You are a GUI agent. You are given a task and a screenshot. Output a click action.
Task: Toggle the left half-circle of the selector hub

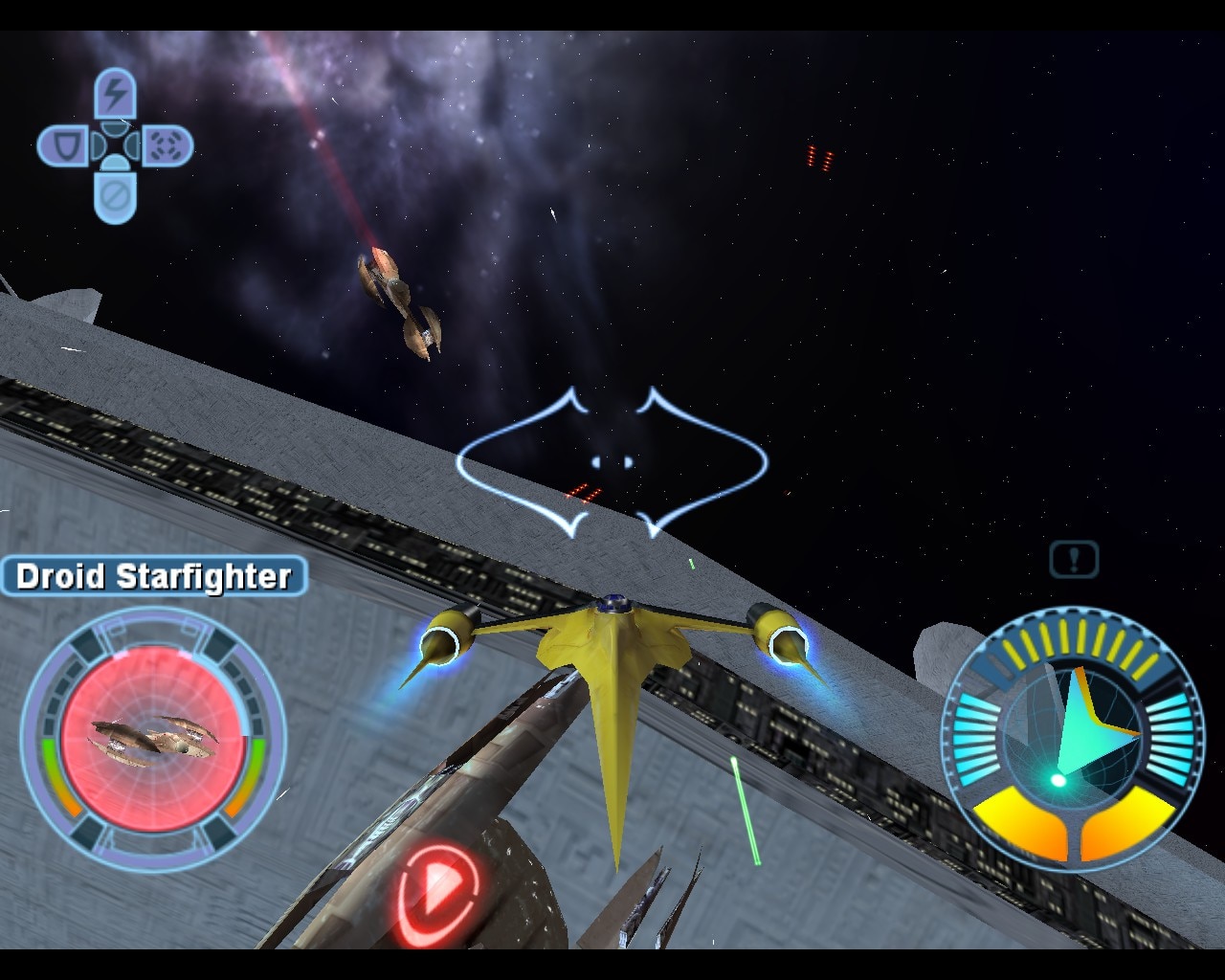99,147
